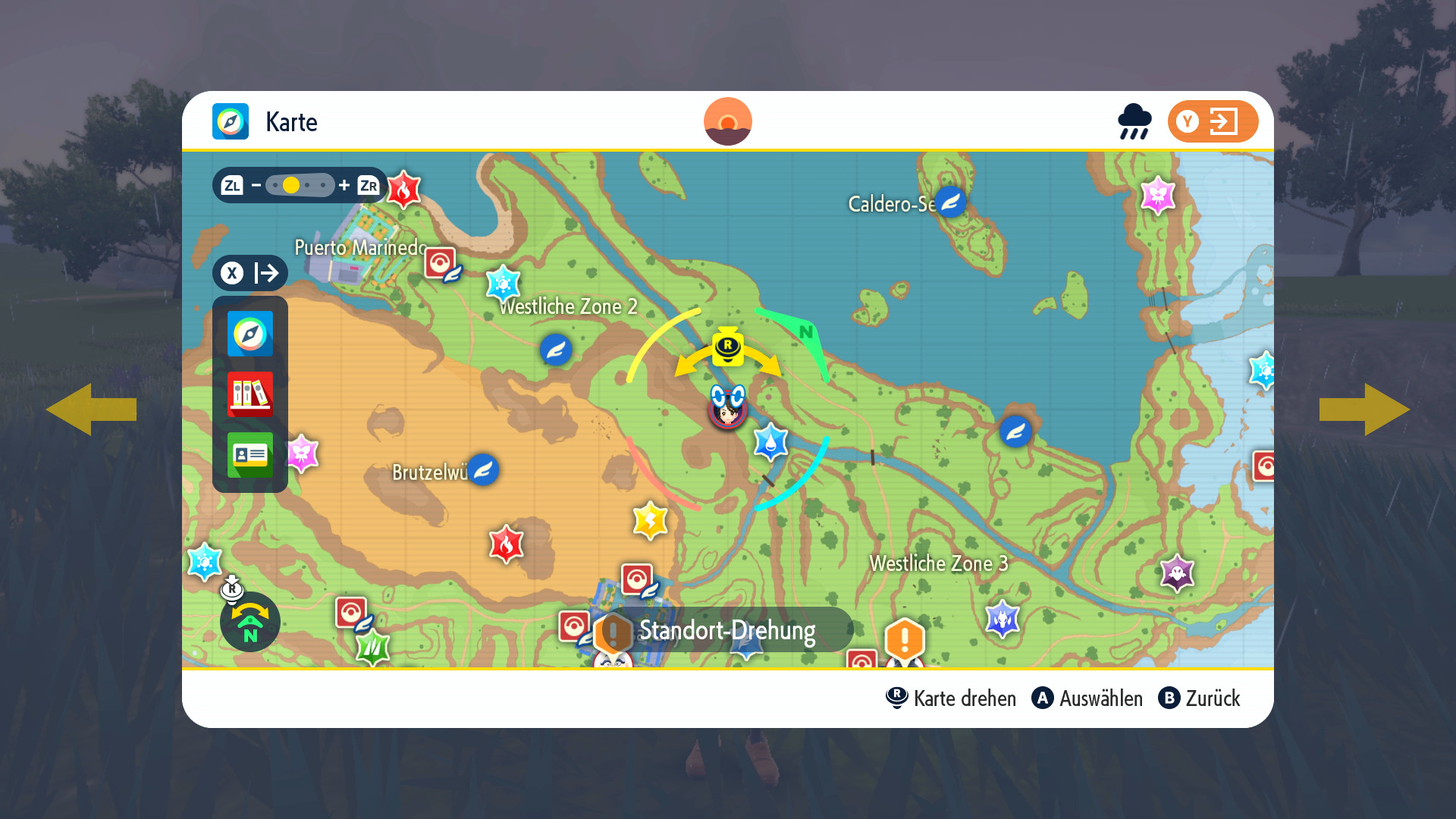
Task: Go to the next screen with the right arrow
Action: pyautogui.click(x=1364, y=409)
